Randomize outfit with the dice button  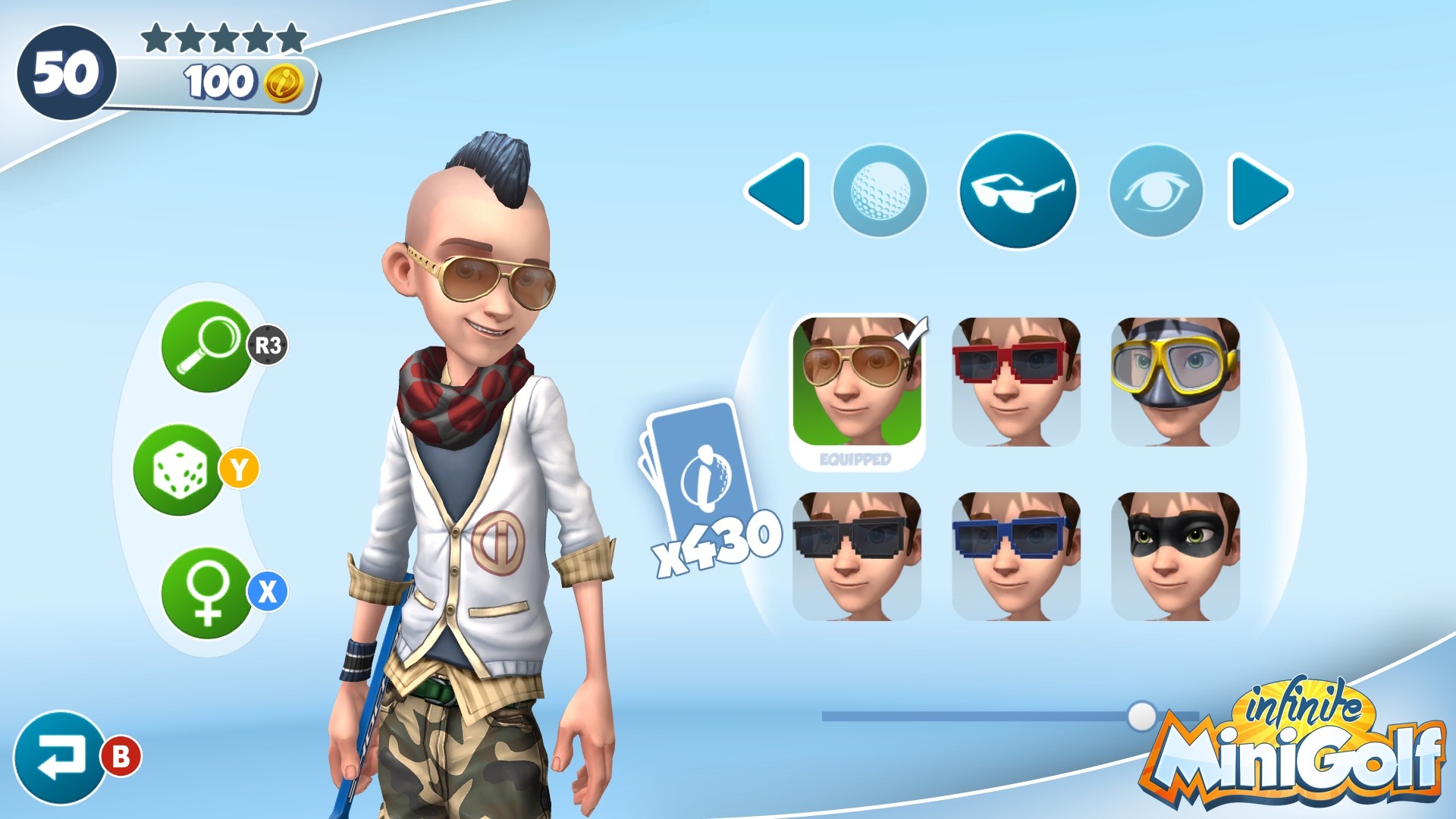(x=179, y=470)
